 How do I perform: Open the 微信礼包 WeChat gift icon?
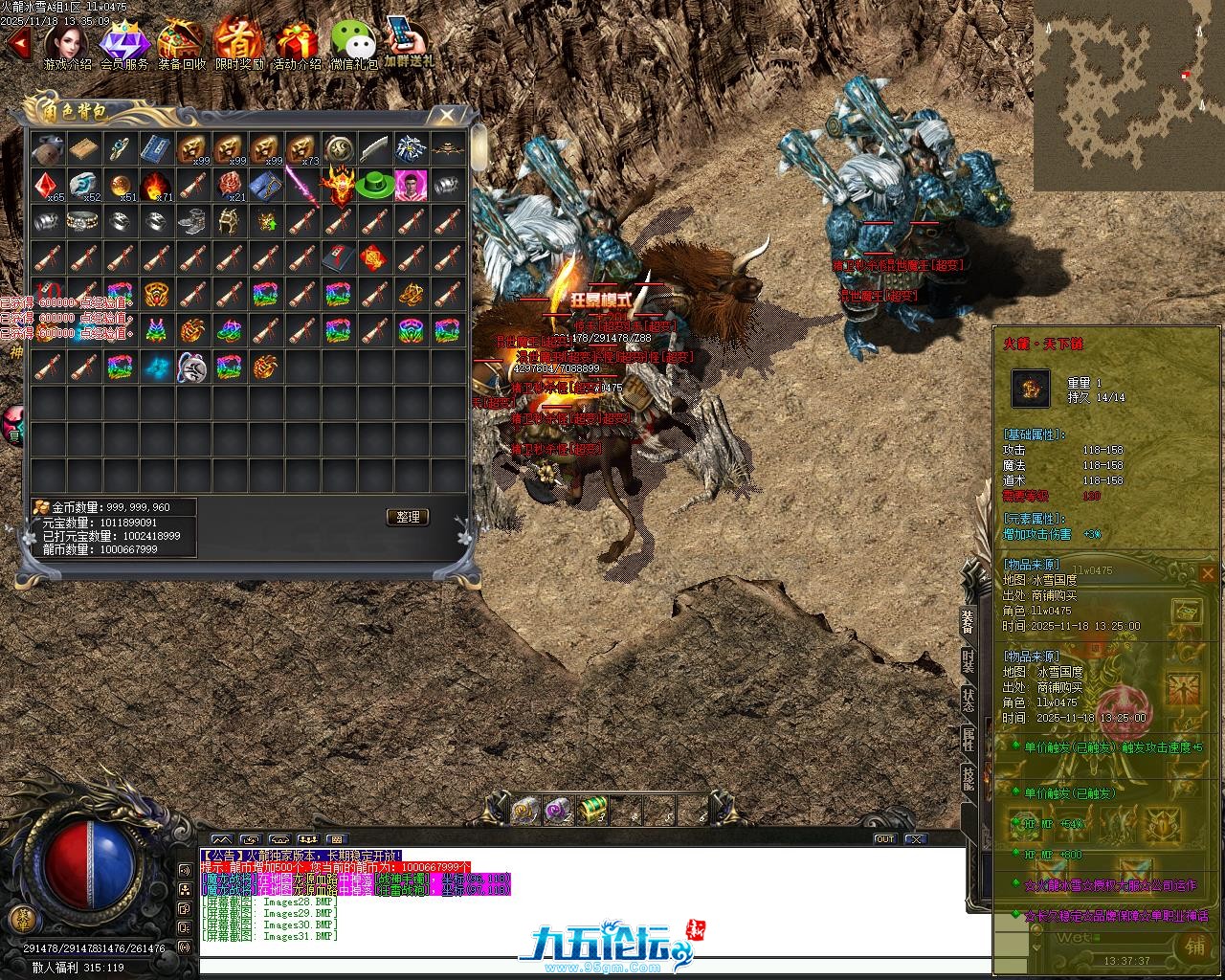353,43
